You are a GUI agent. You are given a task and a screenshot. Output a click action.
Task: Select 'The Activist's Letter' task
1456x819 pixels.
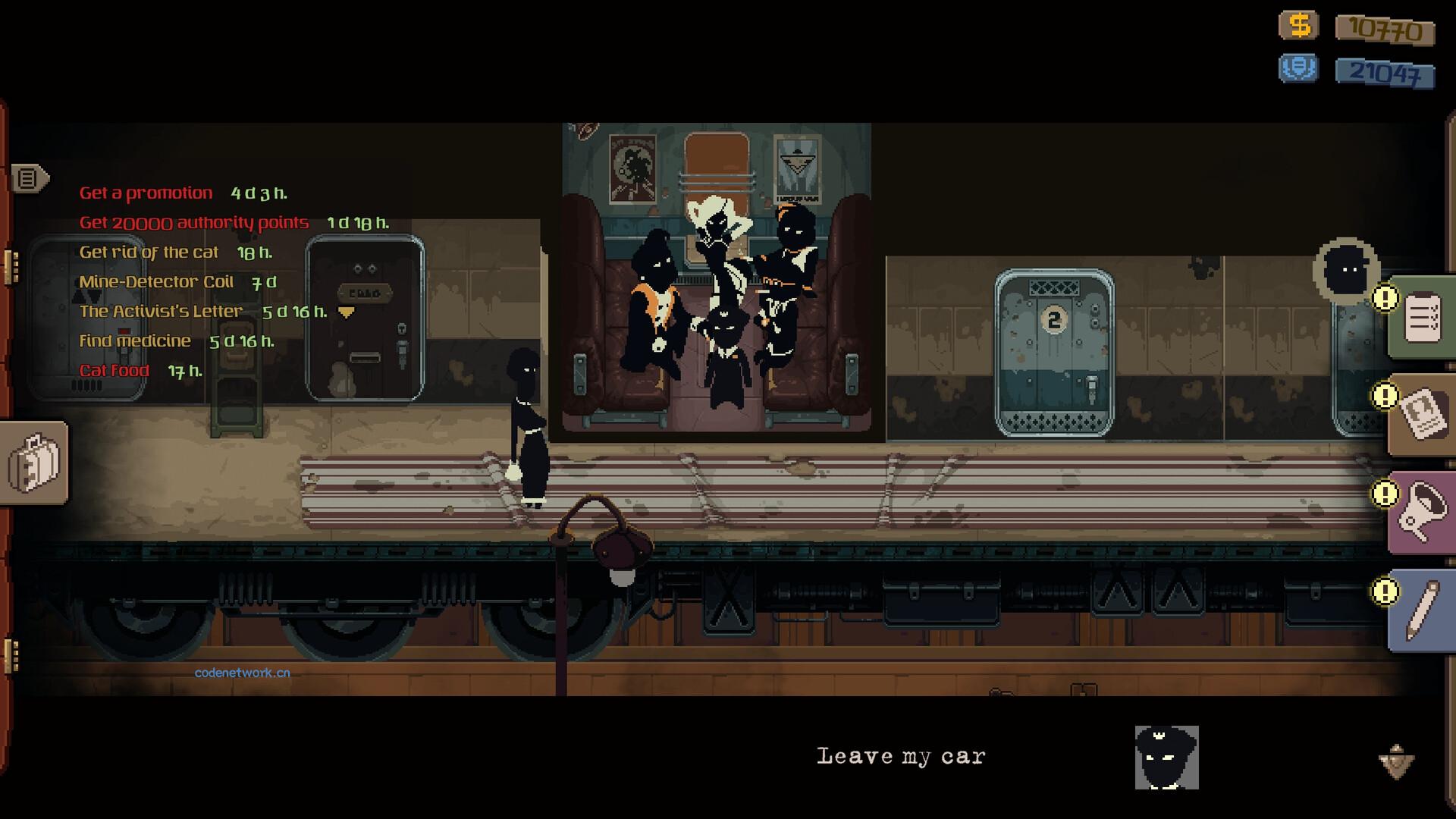pyautogui.click(x=161, y=312)
